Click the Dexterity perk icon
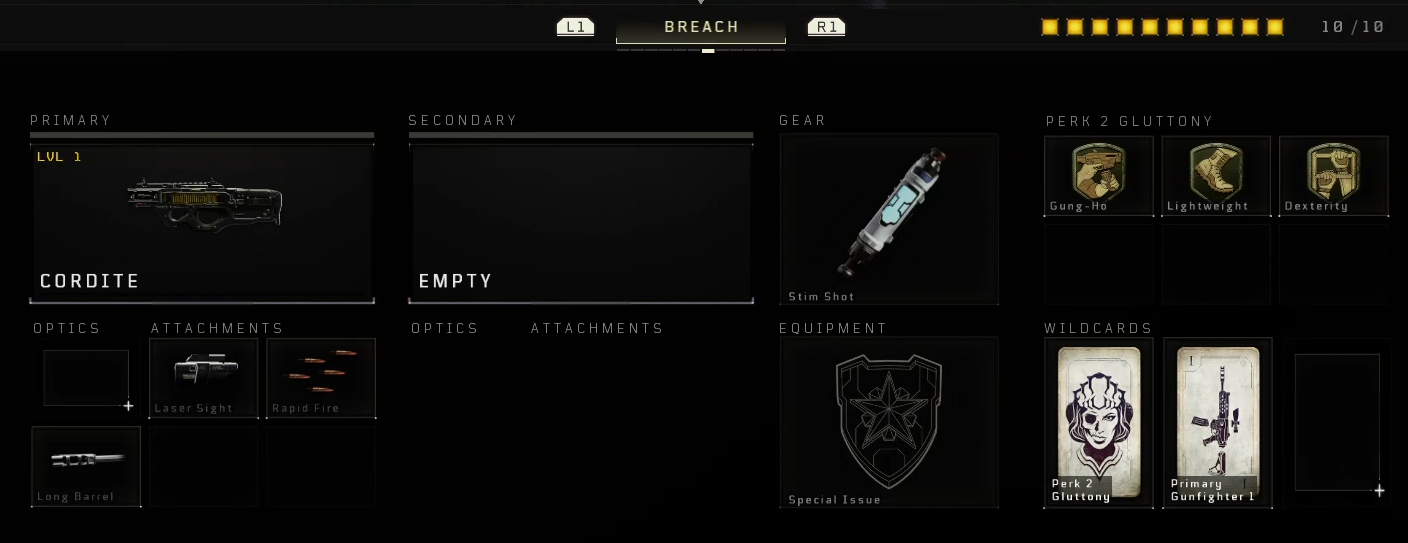 [1333, 175]
